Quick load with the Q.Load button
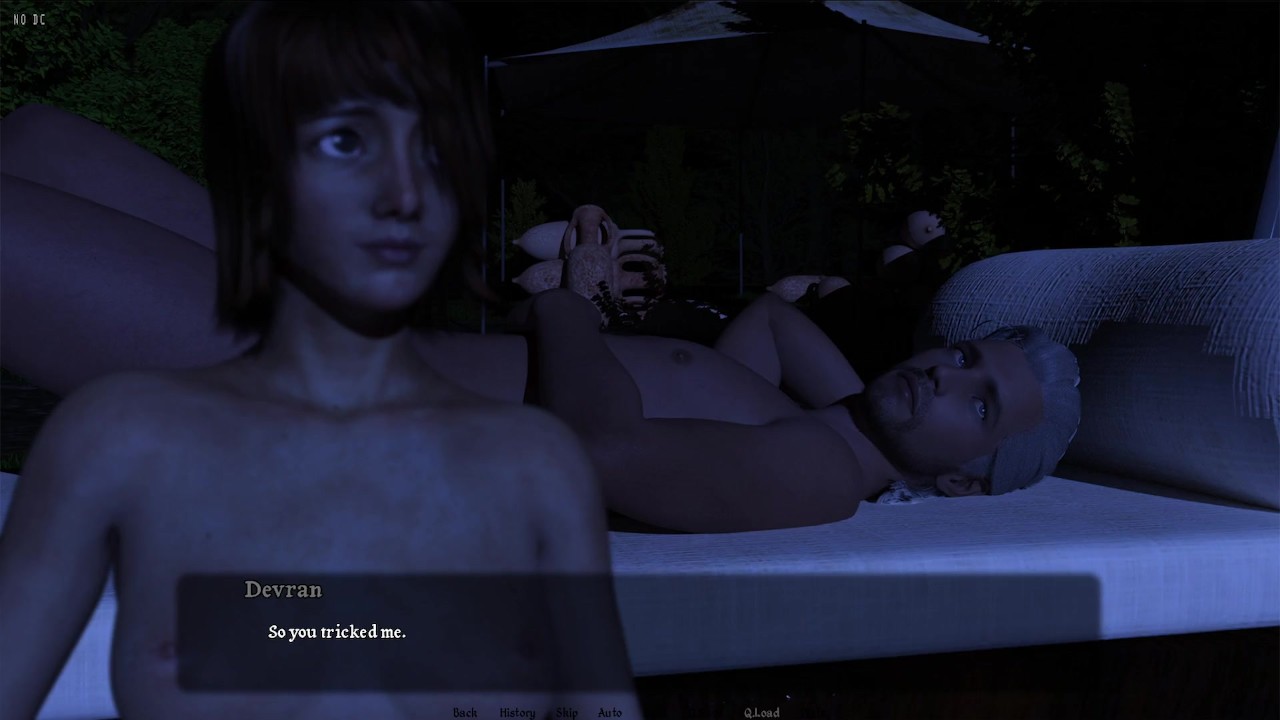 coord(761,712)
